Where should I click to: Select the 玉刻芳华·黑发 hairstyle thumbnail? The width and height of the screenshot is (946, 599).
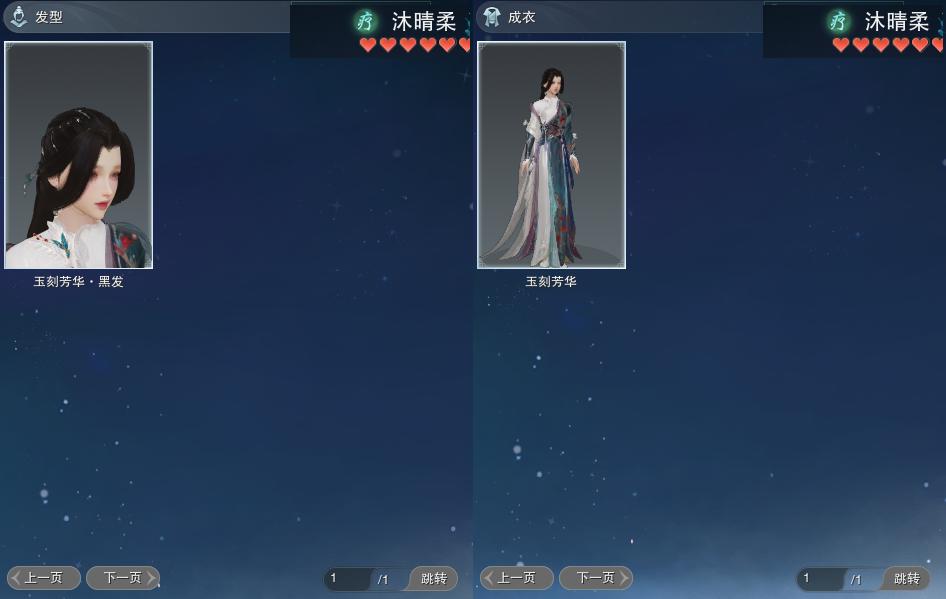tap(79, 155)
